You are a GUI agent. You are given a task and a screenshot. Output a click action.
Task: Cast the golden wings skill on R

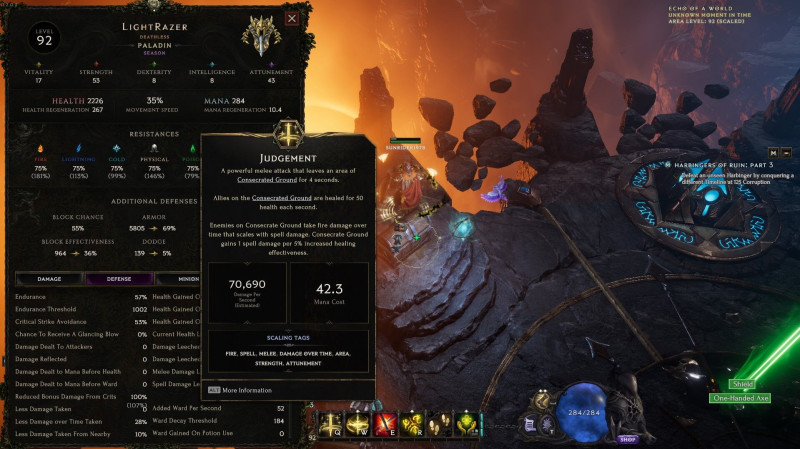pyautogui.click(x=413, y=424)
